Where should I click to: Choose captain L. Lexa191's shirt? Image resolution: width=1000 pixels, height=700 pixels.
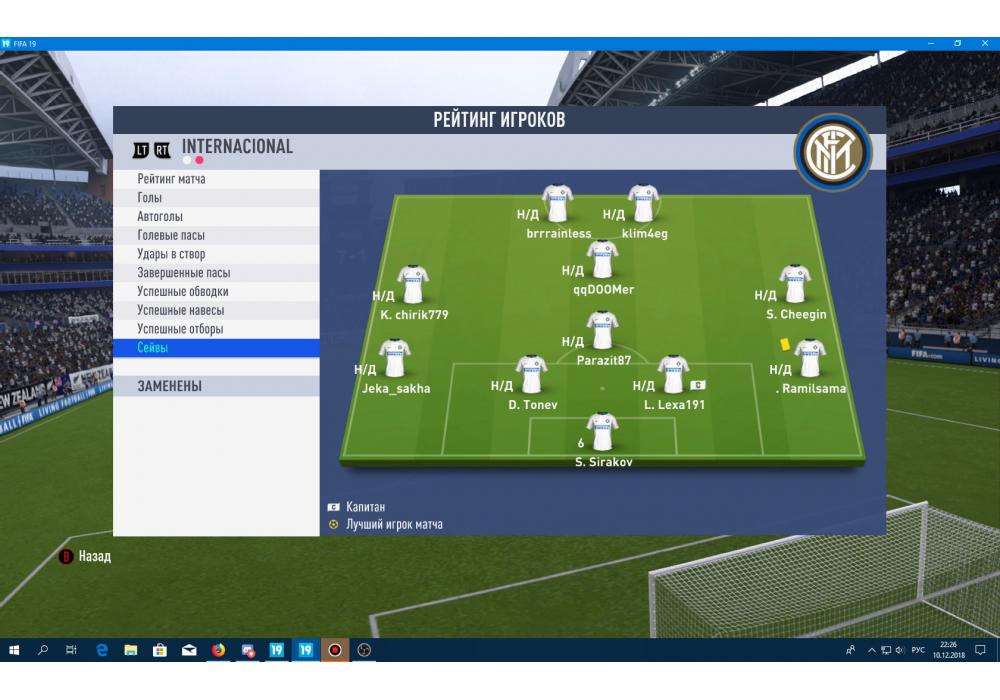(x=673, y=375)
